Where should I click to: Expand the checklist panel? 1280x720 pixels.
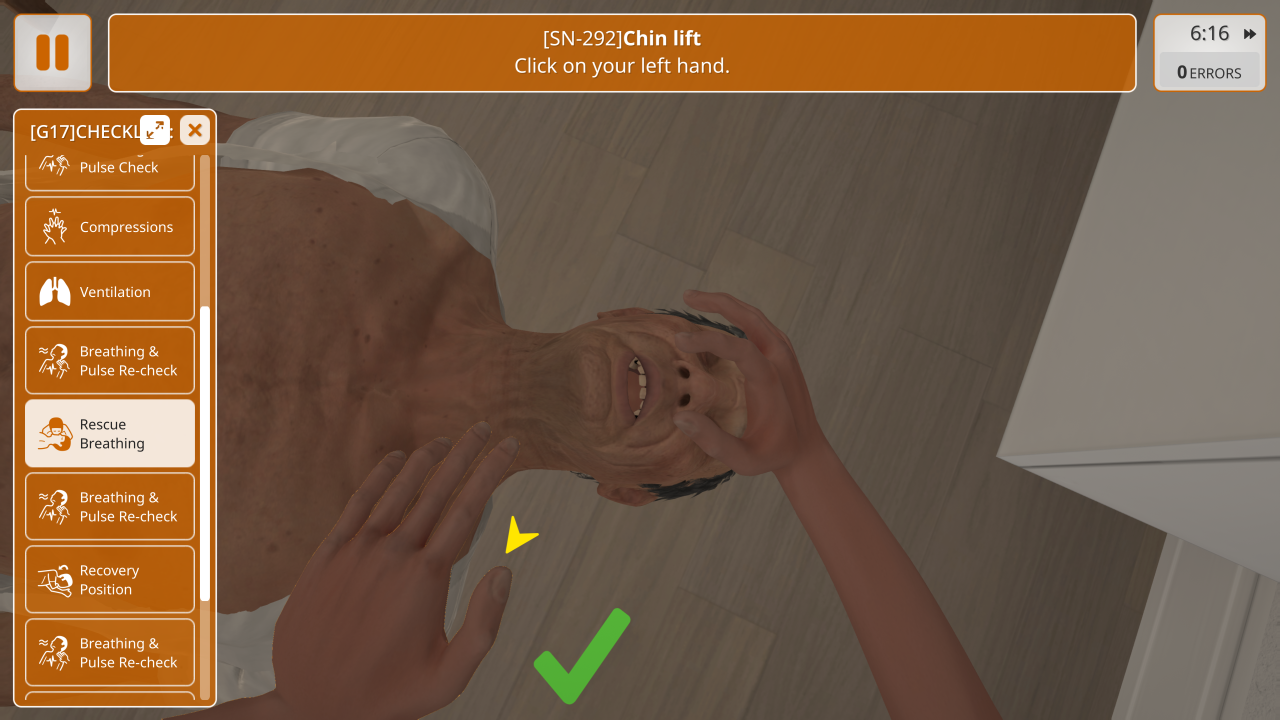(155, 130)
